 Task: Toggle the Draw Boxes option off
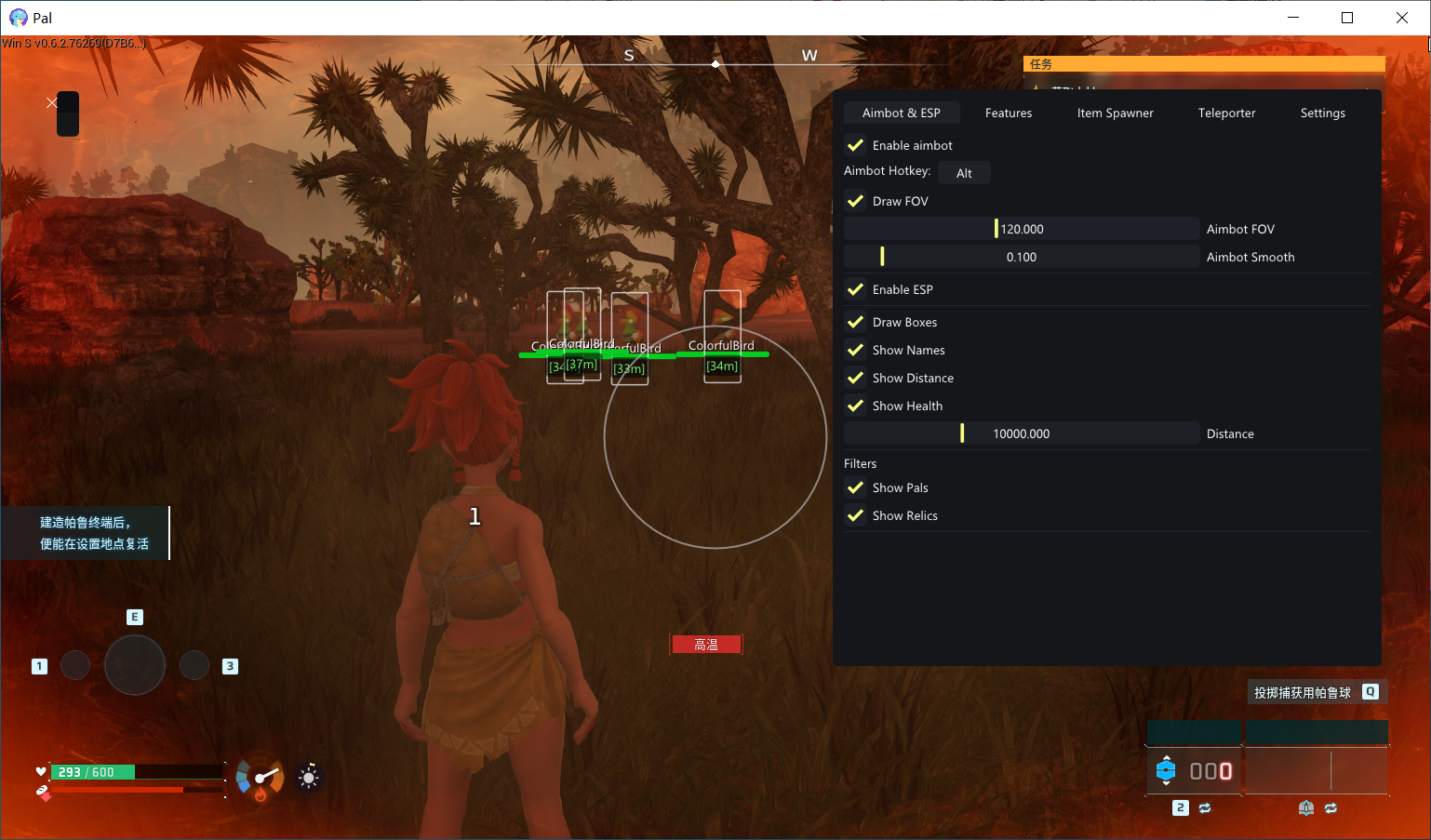click(x=855, y=322)
